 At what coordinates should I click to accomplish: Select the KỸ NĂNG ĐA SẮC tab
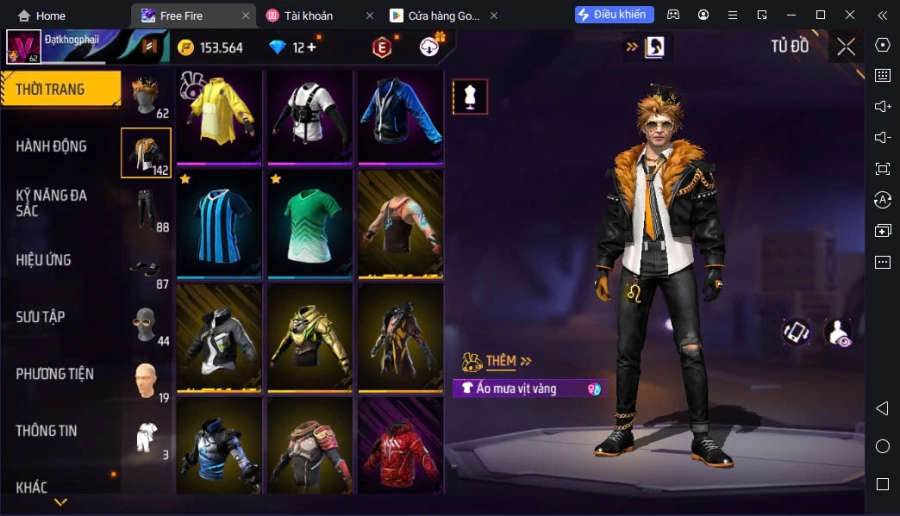51,202
